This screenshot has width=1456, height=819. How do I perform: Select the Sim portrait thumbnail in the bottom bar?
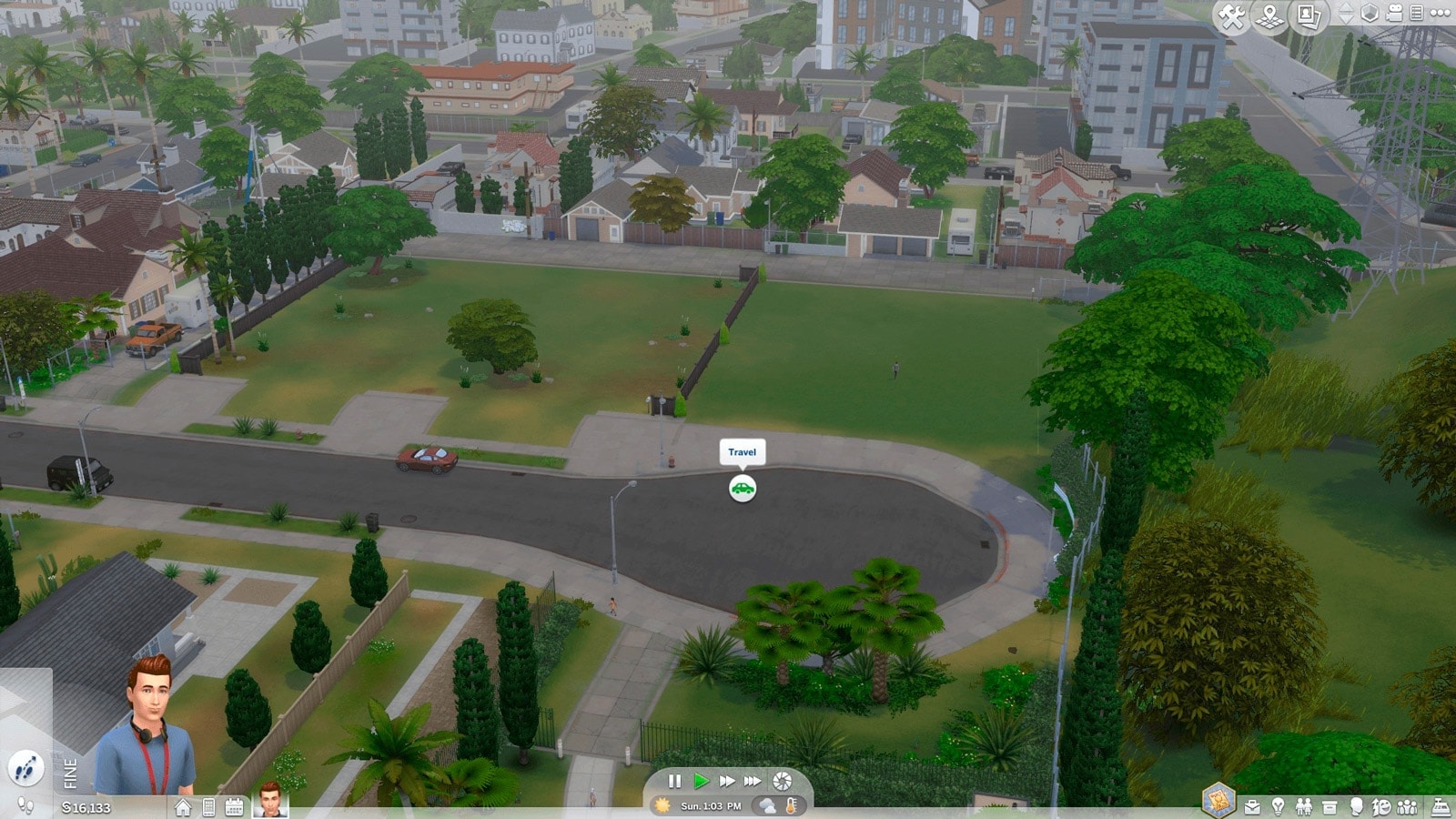269,800
